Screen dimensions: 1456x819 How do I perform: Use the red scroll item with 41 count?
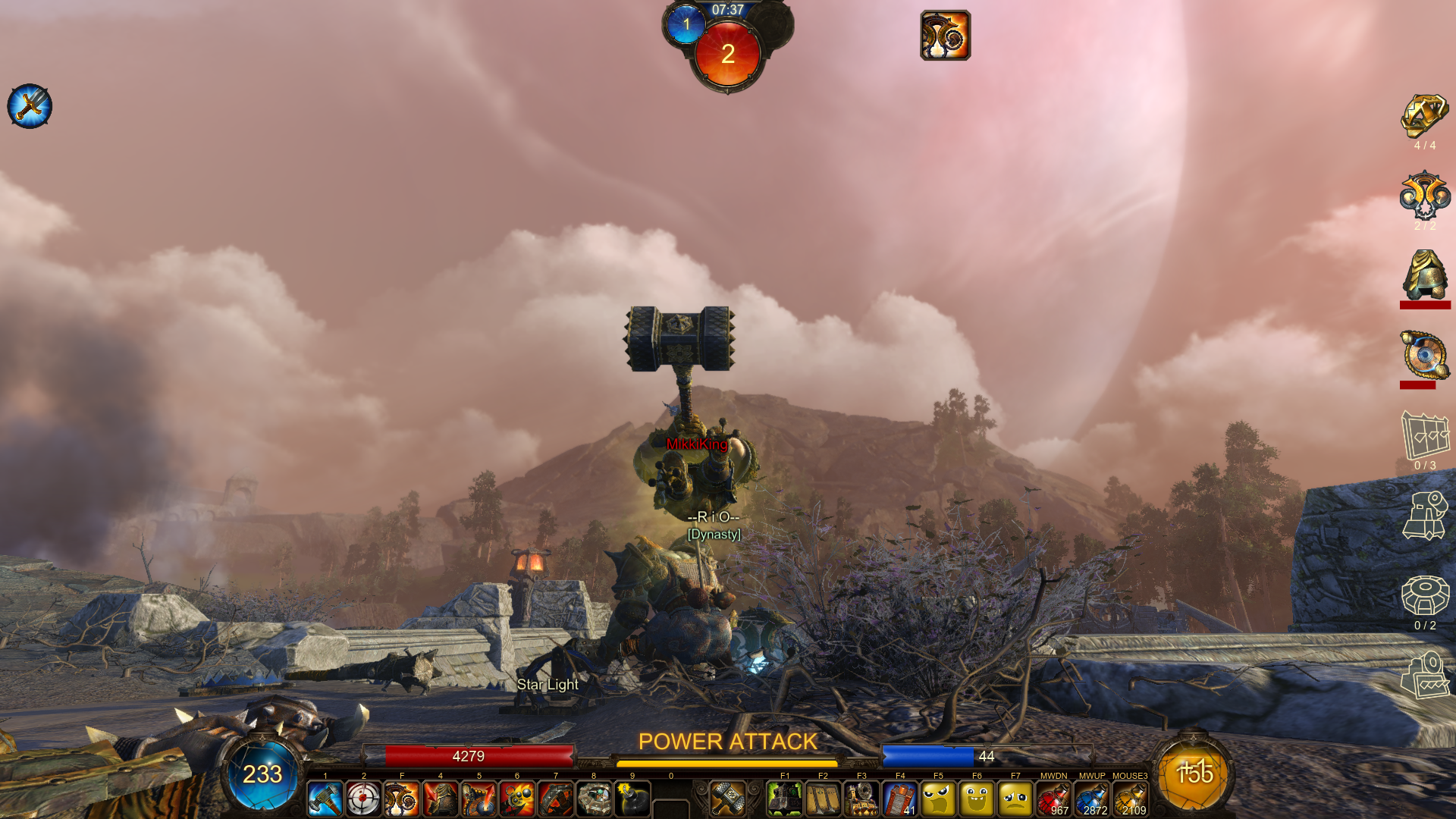click(x=900, y=799)
